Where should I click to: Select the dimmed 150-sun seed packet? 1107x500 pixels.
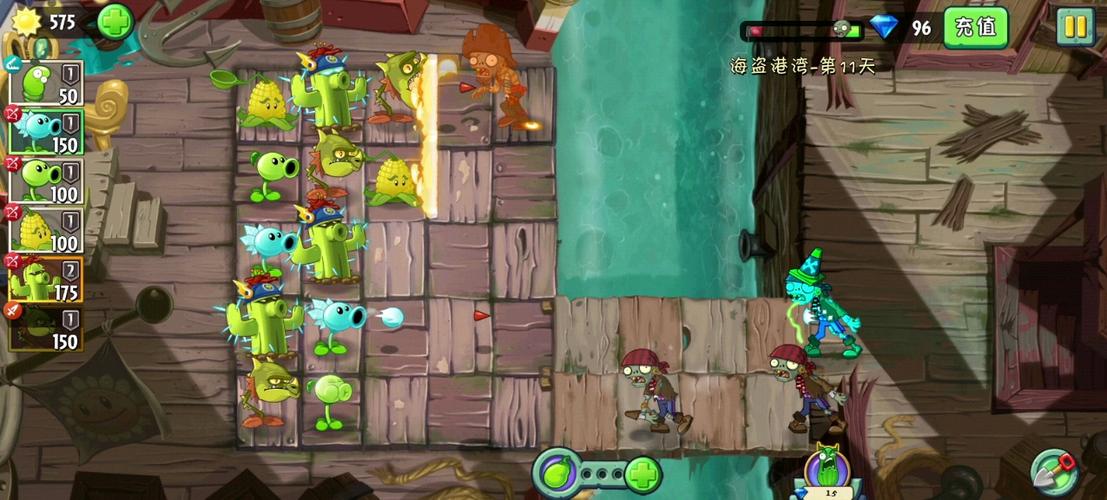coord(45,327)
